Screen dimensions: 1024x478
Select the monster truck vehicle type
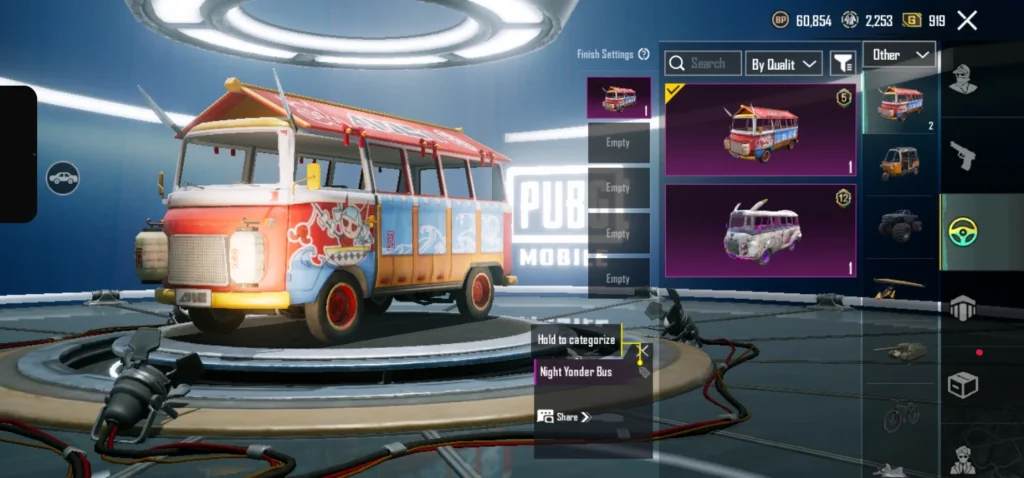point(900,225)
